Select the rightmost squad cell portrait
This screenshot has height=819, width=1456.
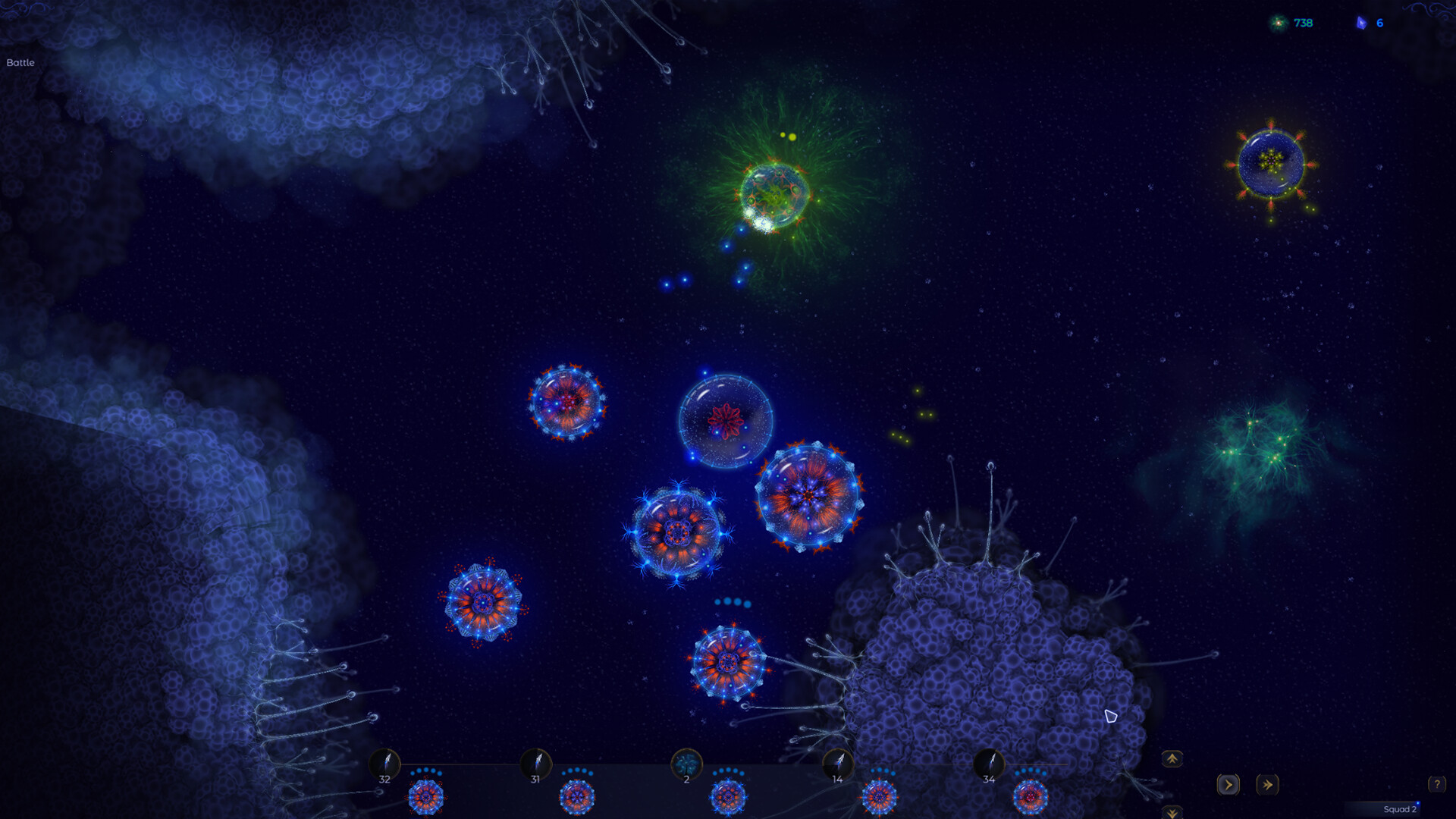(x=1031, y=796)
